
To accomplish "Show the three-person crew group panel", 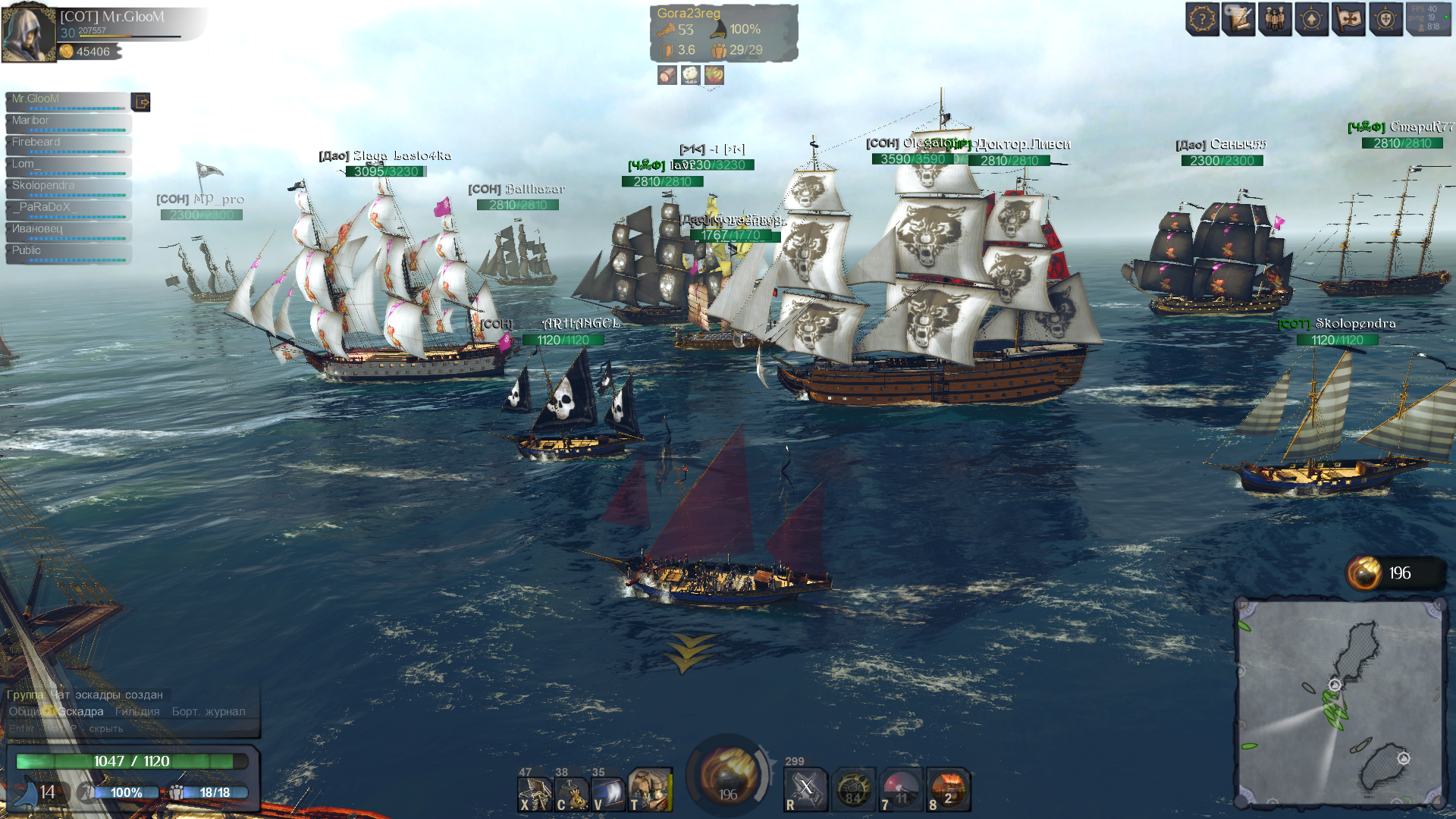I will point(1276,20).
